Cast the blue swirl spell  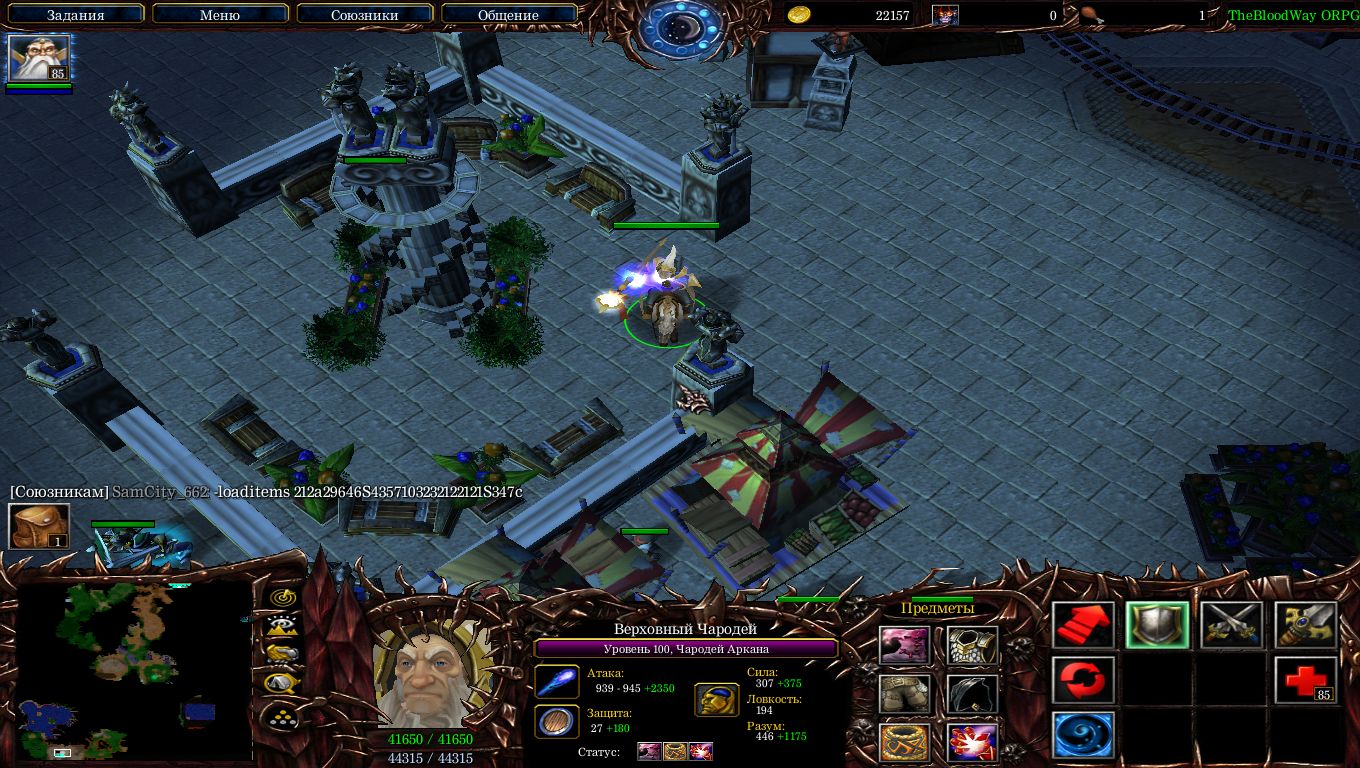[1083, 735]
